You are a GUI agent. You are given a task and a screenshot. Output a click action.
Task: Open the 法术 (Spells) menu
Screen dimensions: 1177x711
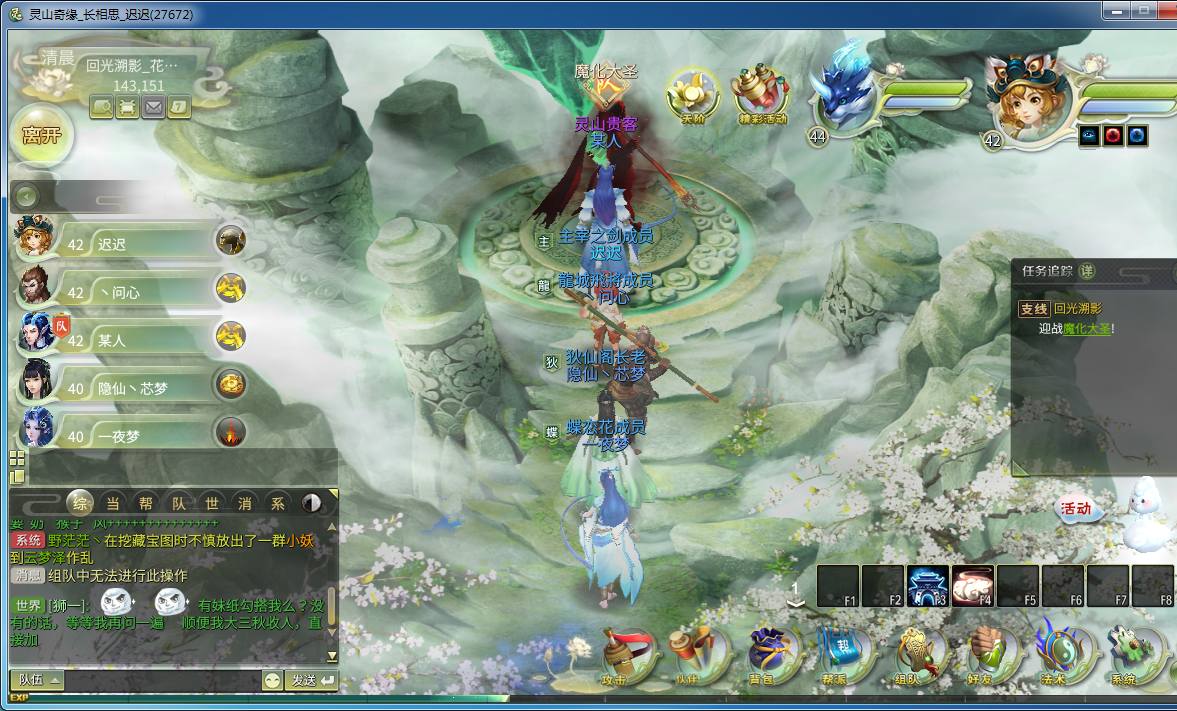[1055, 655]
